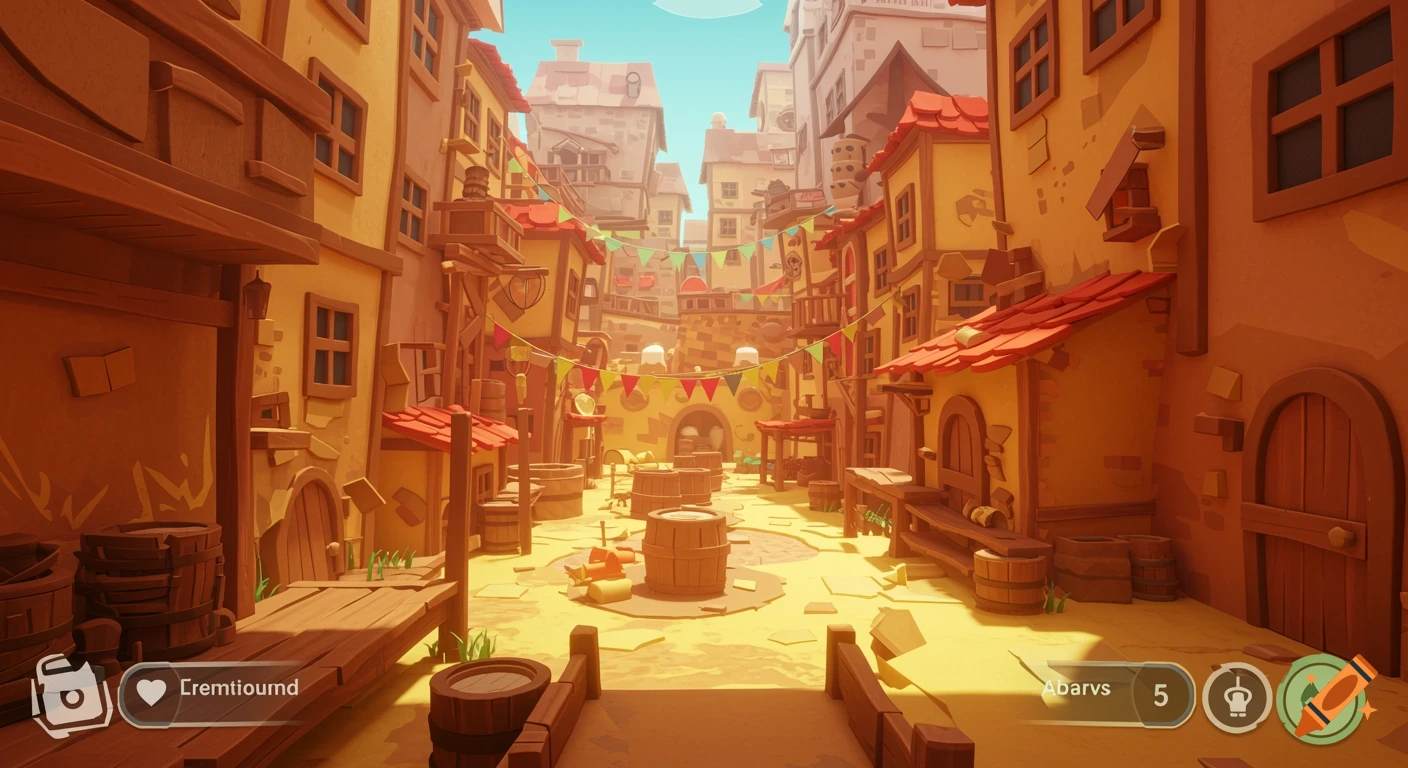This screenshot has height=768, width=1408.
Task: Click the round hanging sign on the left street
Action: click(523, 290)
